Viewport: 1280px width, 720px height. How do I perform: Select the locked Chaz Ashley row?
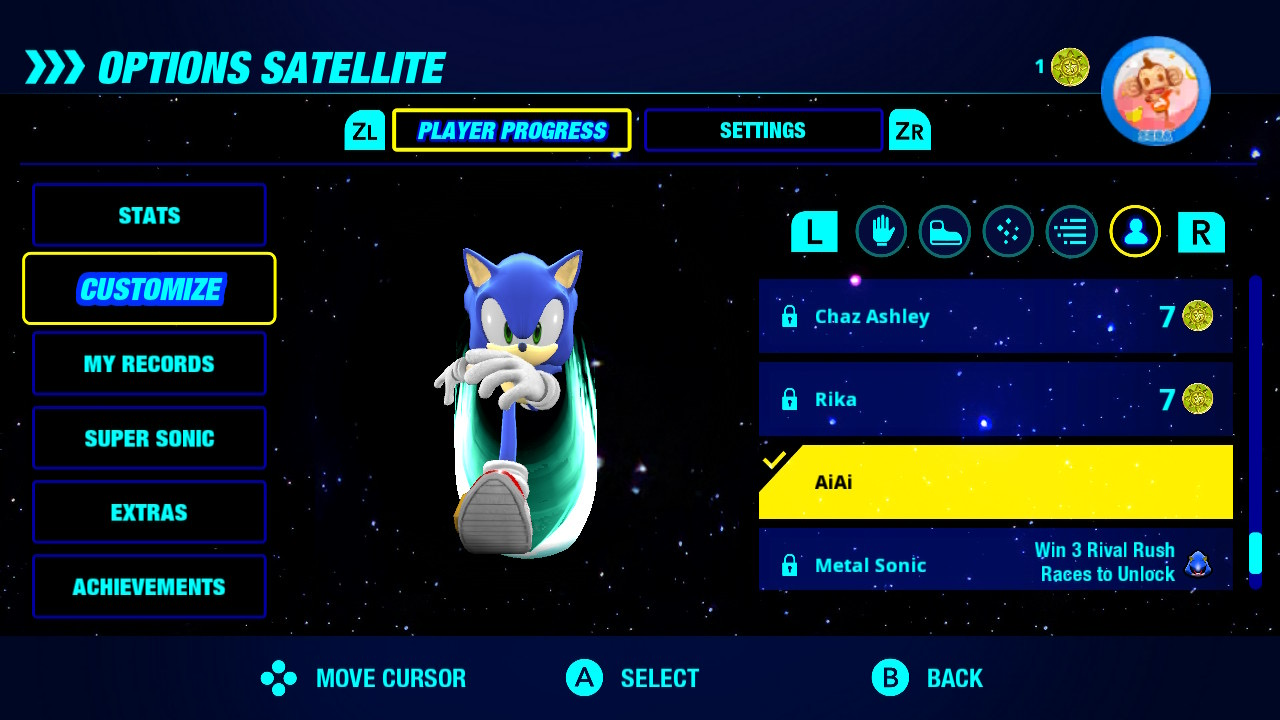point(995,317)
